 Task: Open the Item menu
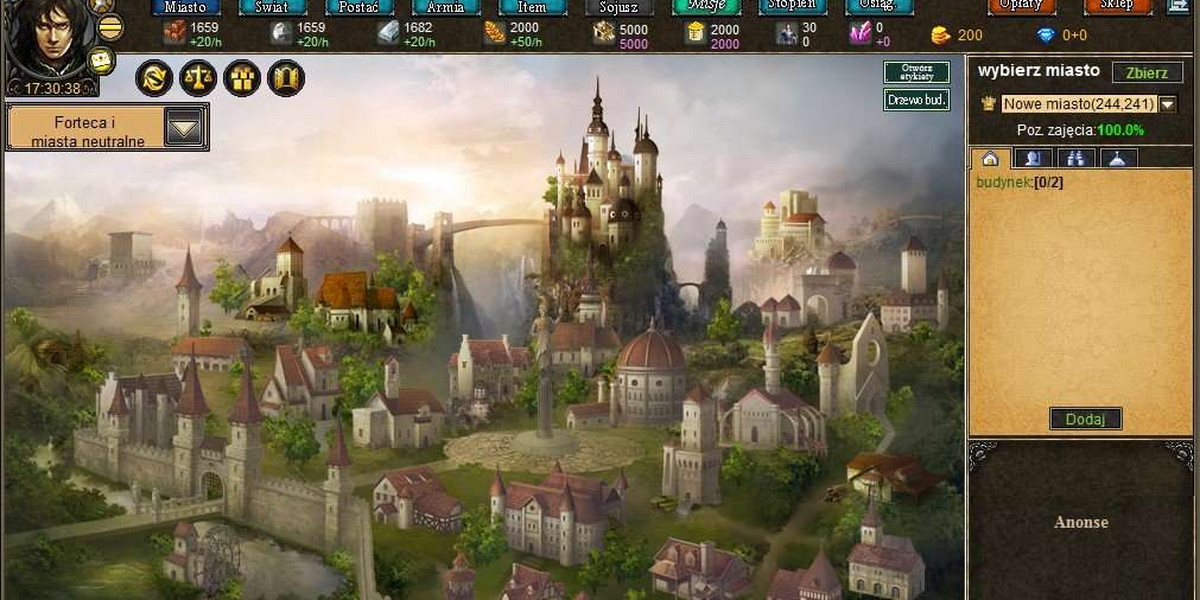pos(532,7)
